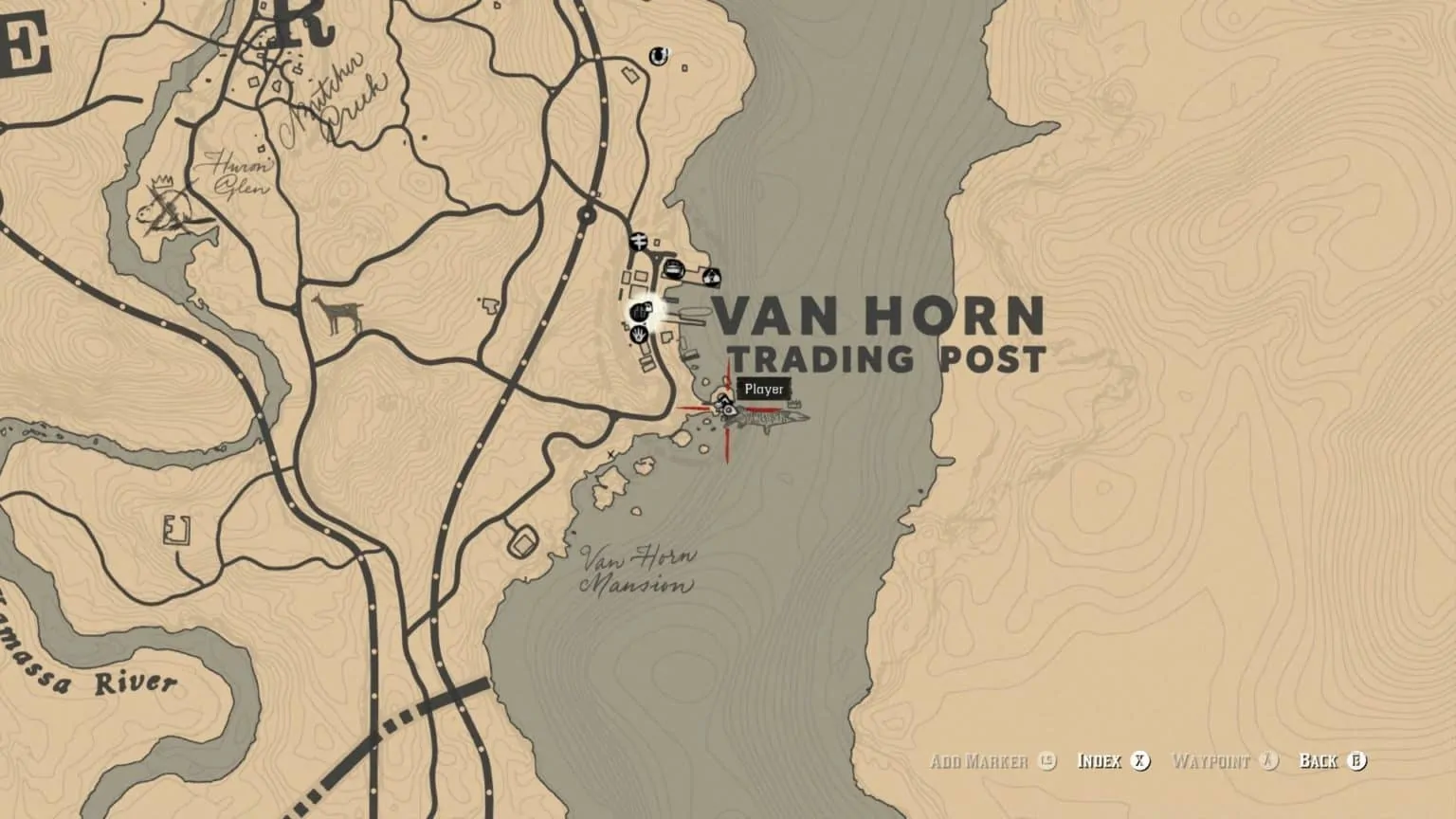
Task: Click the beer mug Saloon icon
Action: (674, 268)
